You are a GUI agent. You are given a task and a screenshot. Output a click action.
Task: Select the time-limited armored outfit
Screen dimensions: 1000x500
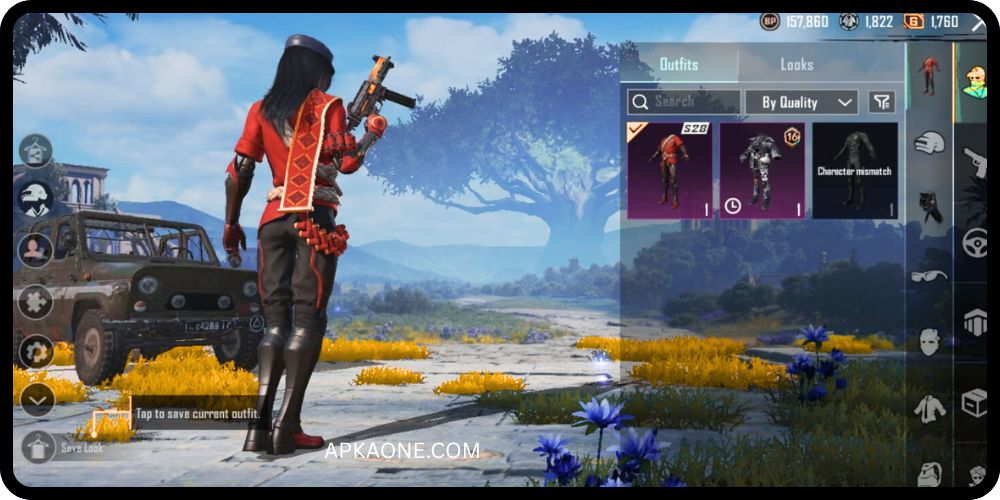click(x=762, y=170)
